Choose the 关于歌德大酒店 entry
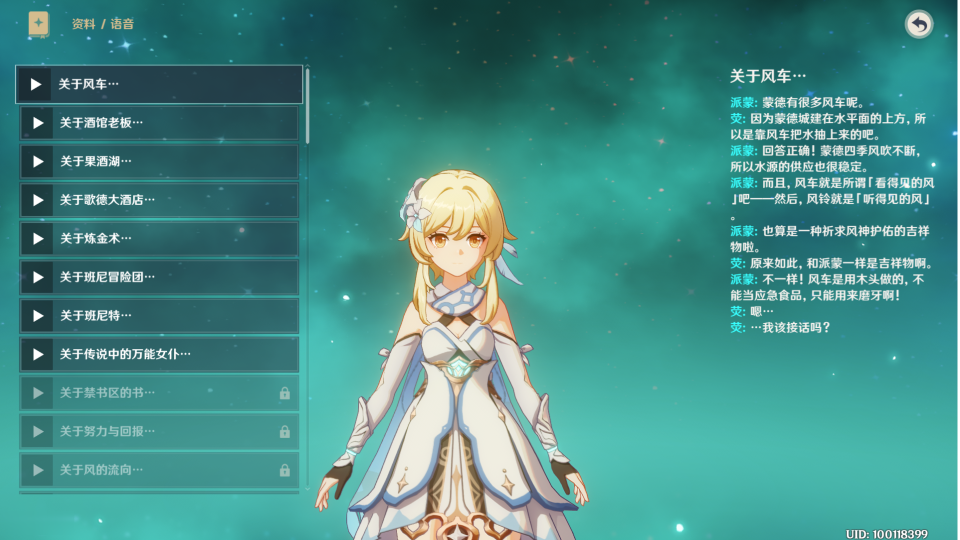The image size is (960, 540). pos(160,200)
